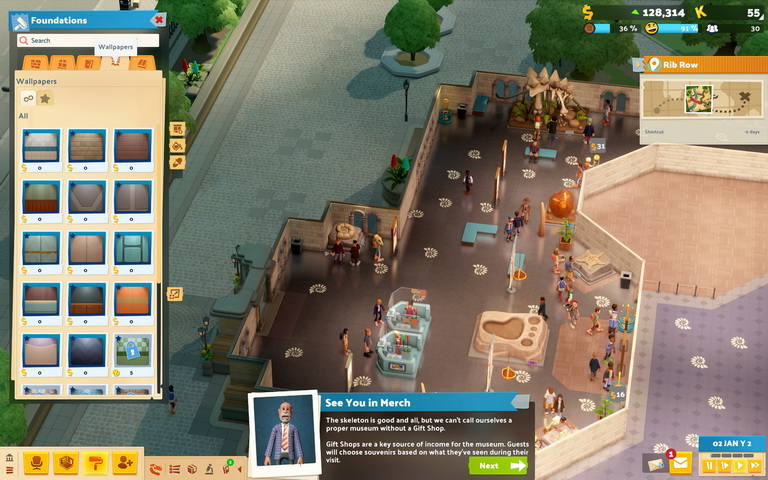Open the hire staff menu

pos(125,463)
